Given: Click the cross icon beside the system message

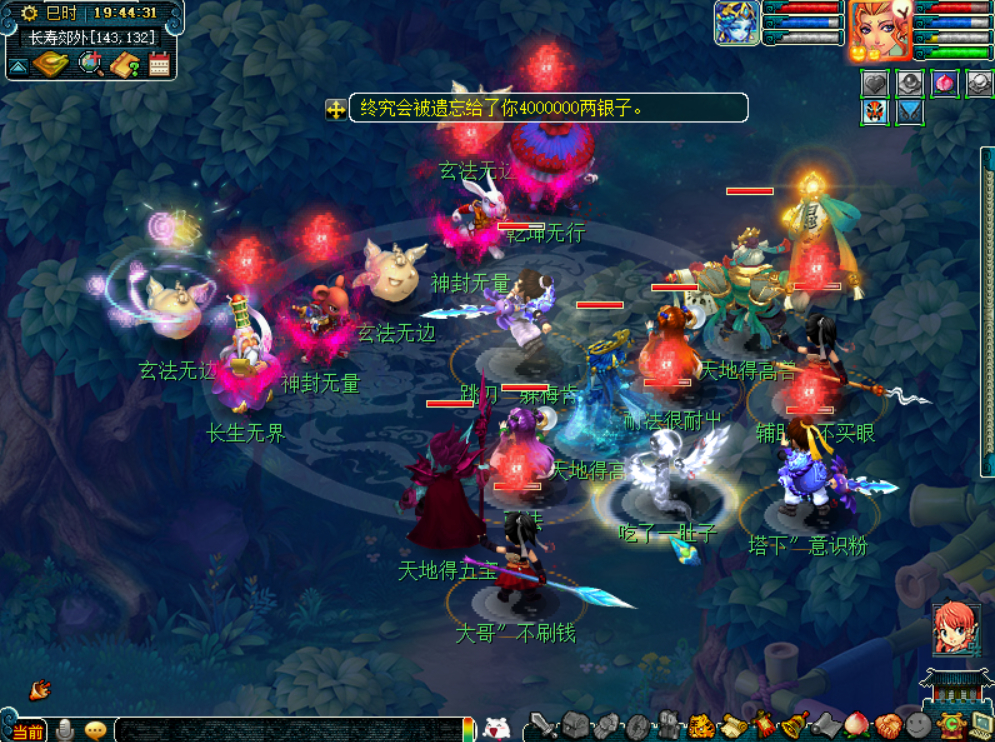Looking at the screenshot, I should pyautogui.click(x=336, y=109).
